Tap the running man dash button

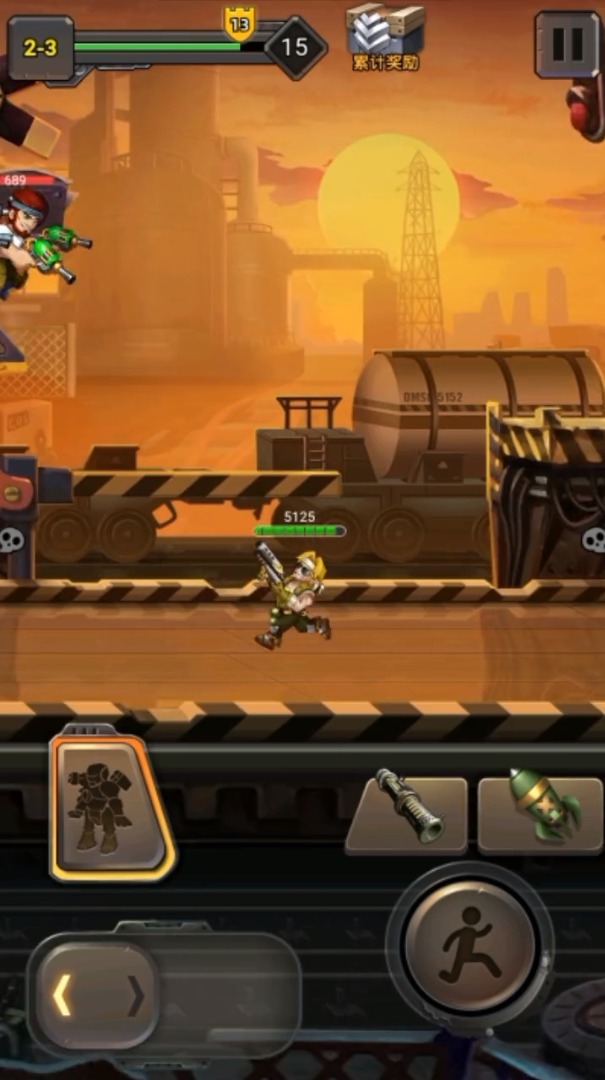tap(469, 945)
